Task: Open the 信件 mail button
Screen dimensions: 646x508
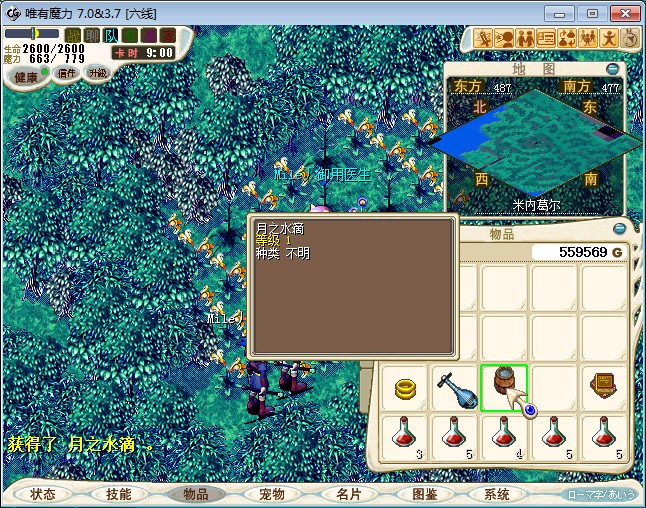Action: [66, 73]
